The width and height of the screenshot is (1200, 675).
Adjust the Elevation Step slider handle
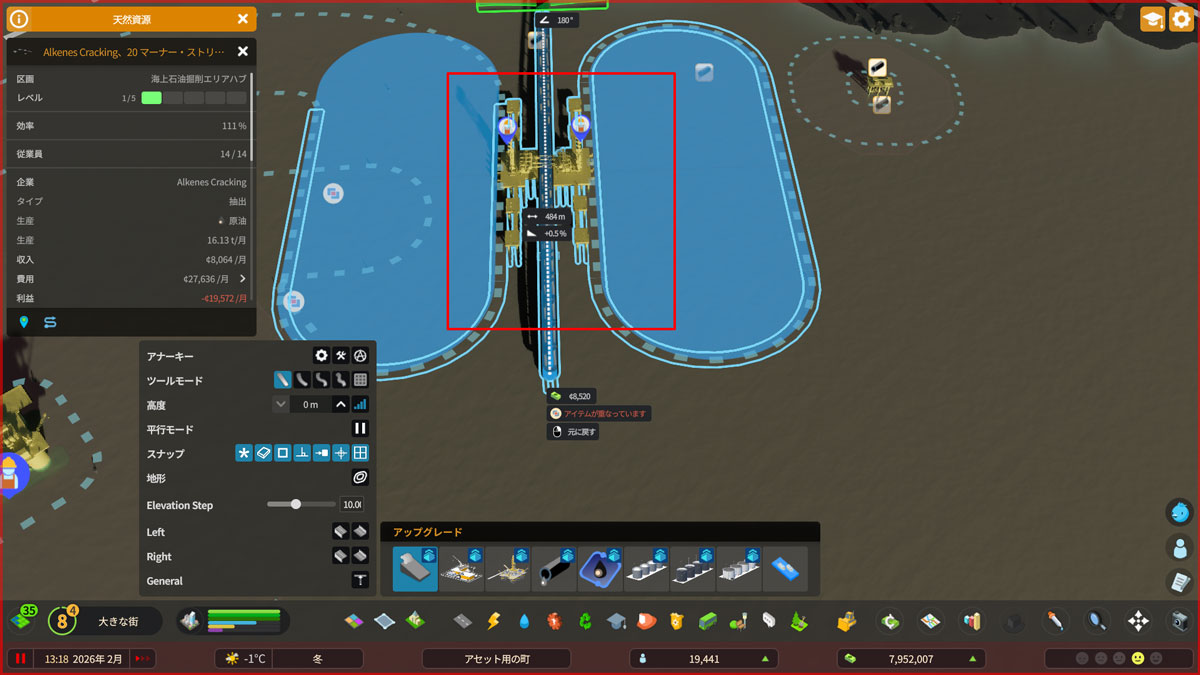pos(296,505)
